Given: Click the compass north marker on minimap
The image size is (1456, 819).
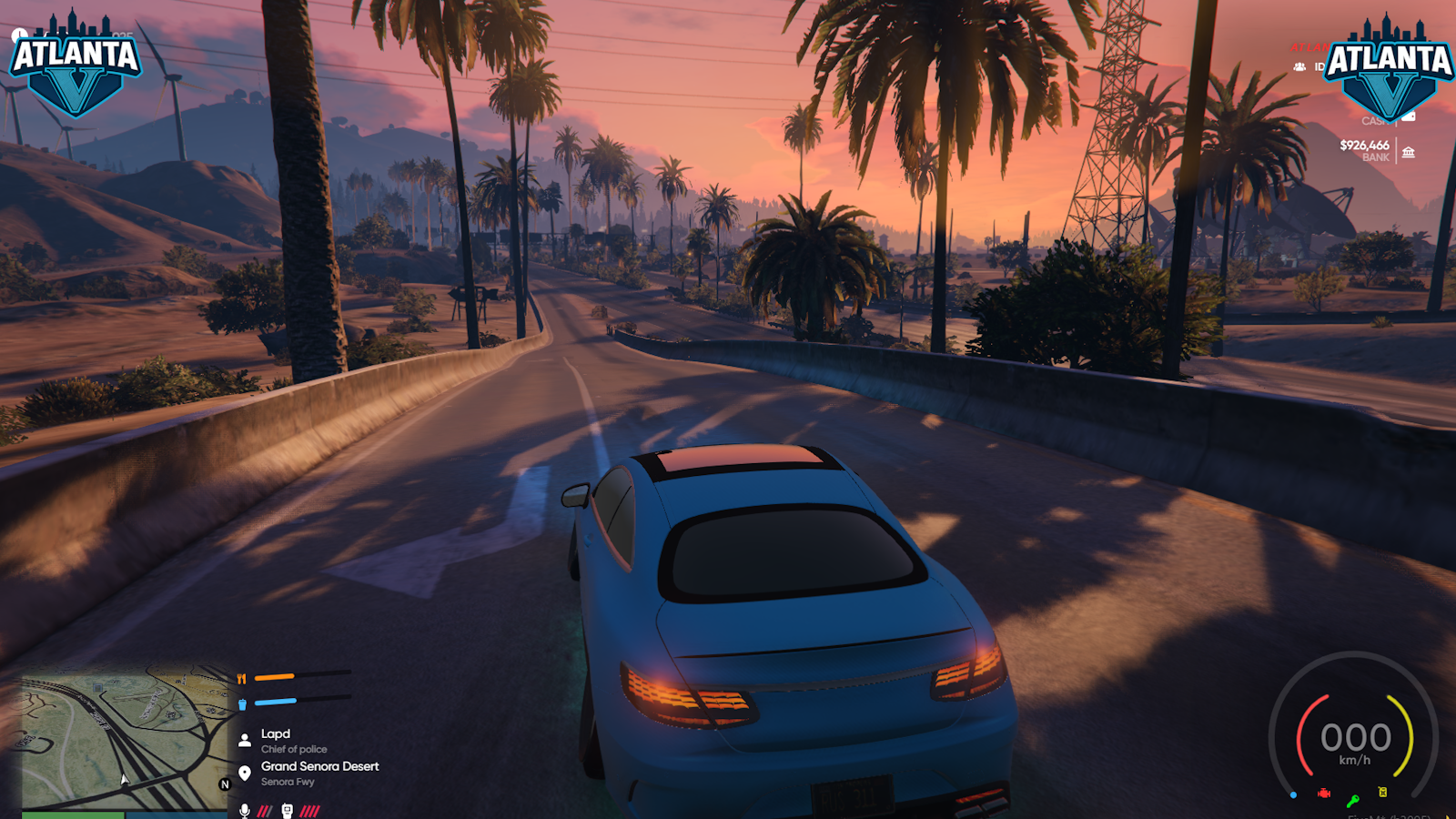Looking at the screenshot, I should pos(225,784).
